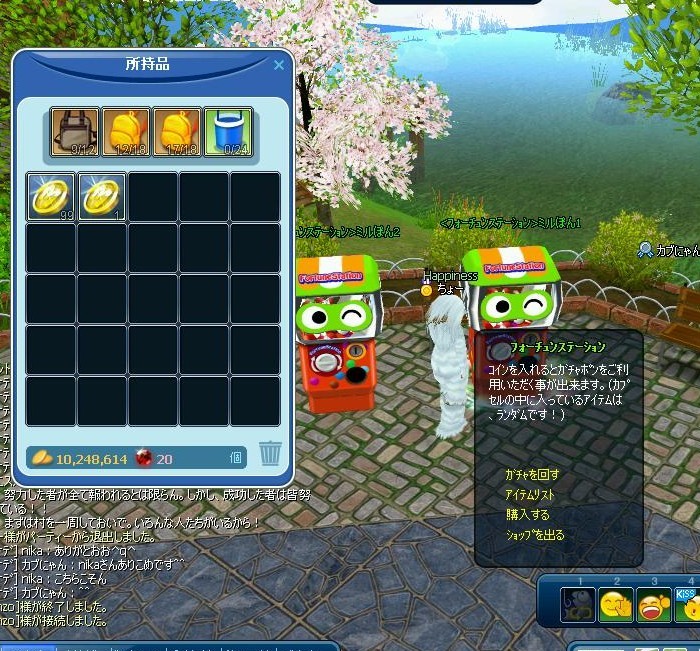Select the gray handbag showing 9/12
The width and height of the screenshot is (700, 651).
point(74,132)
